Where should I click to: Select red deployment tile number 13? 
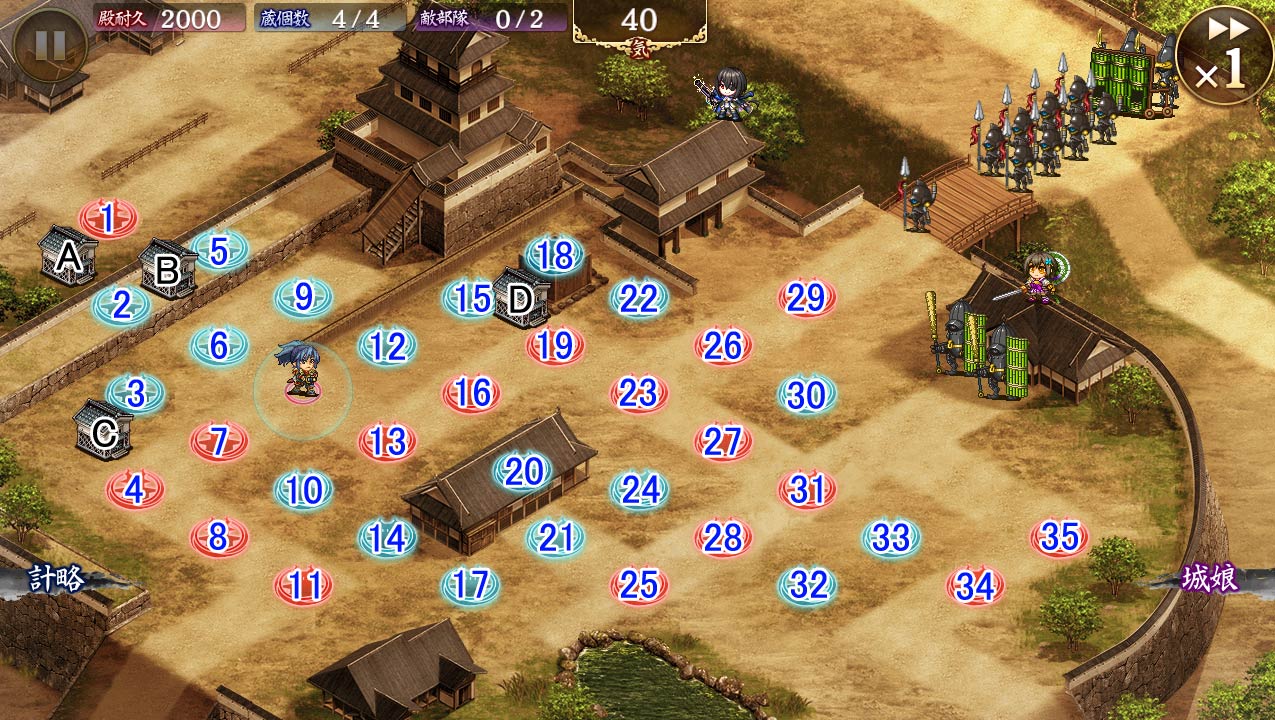click(x=387, y=441)
